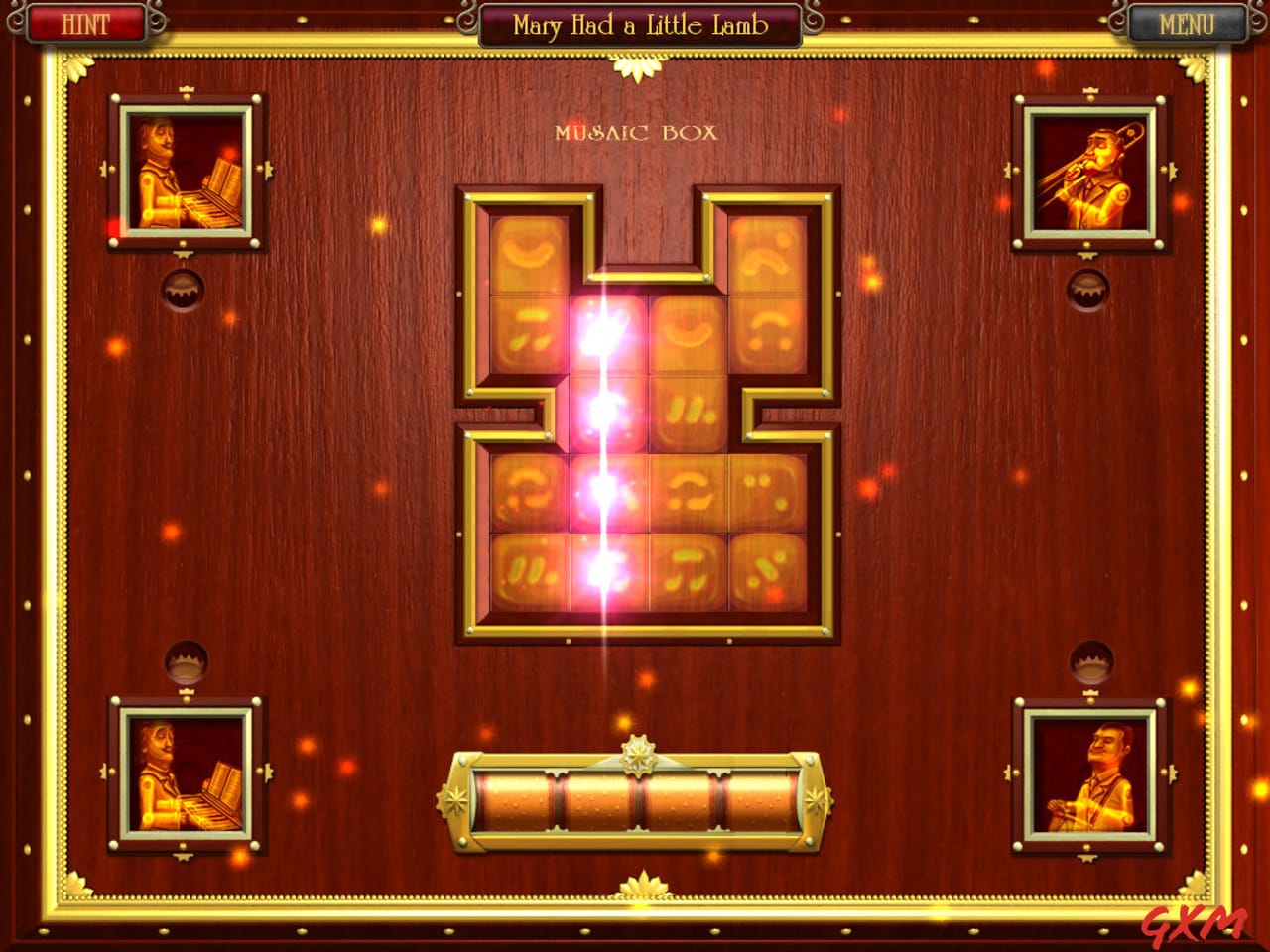Open the MENU
Image resolution: width=1270 pixels, height=952 pixels.
point(1188,24)
